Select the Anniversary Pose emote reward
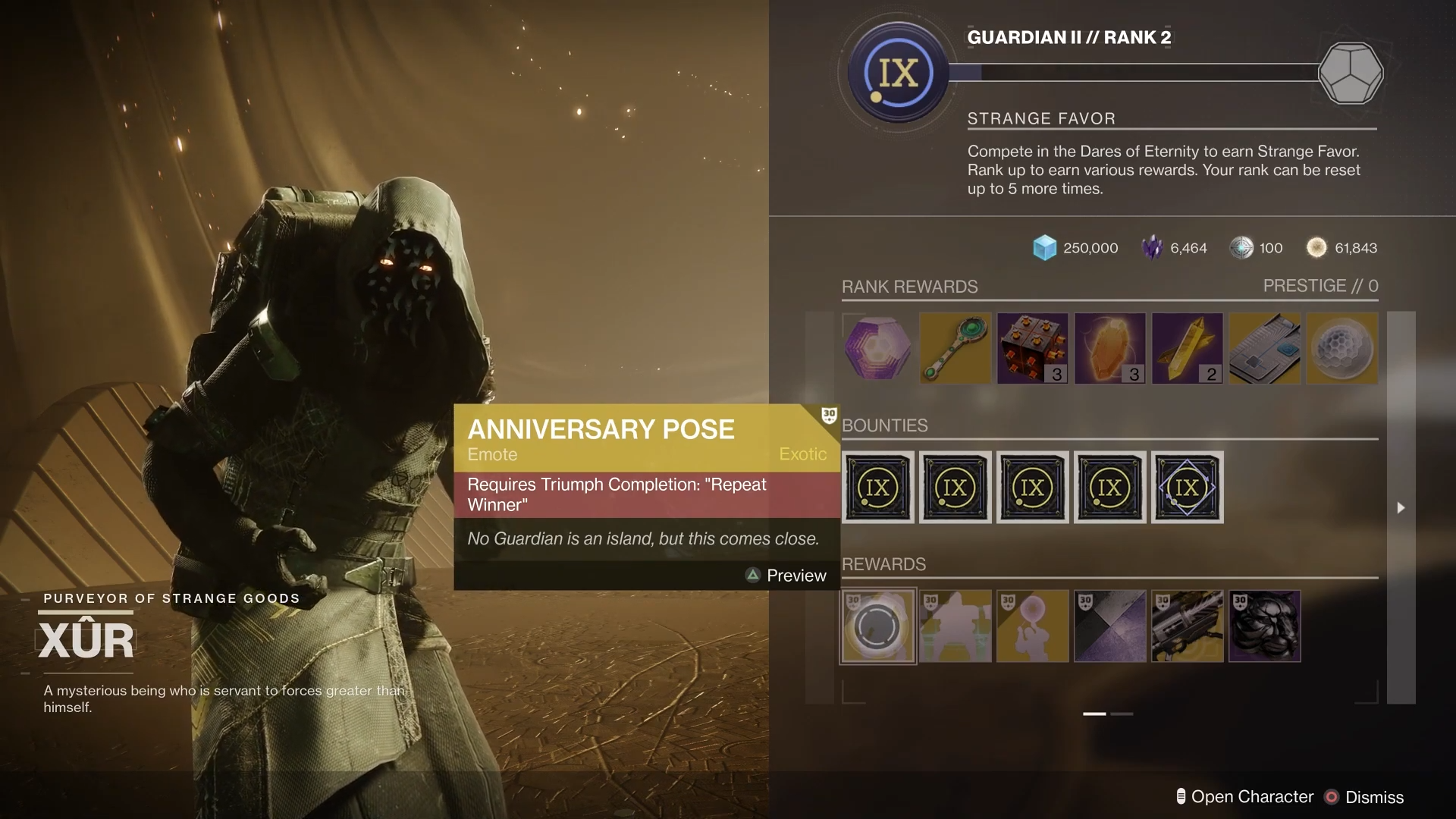Viewport: 1456px width, 819px height. coord(877,626)
